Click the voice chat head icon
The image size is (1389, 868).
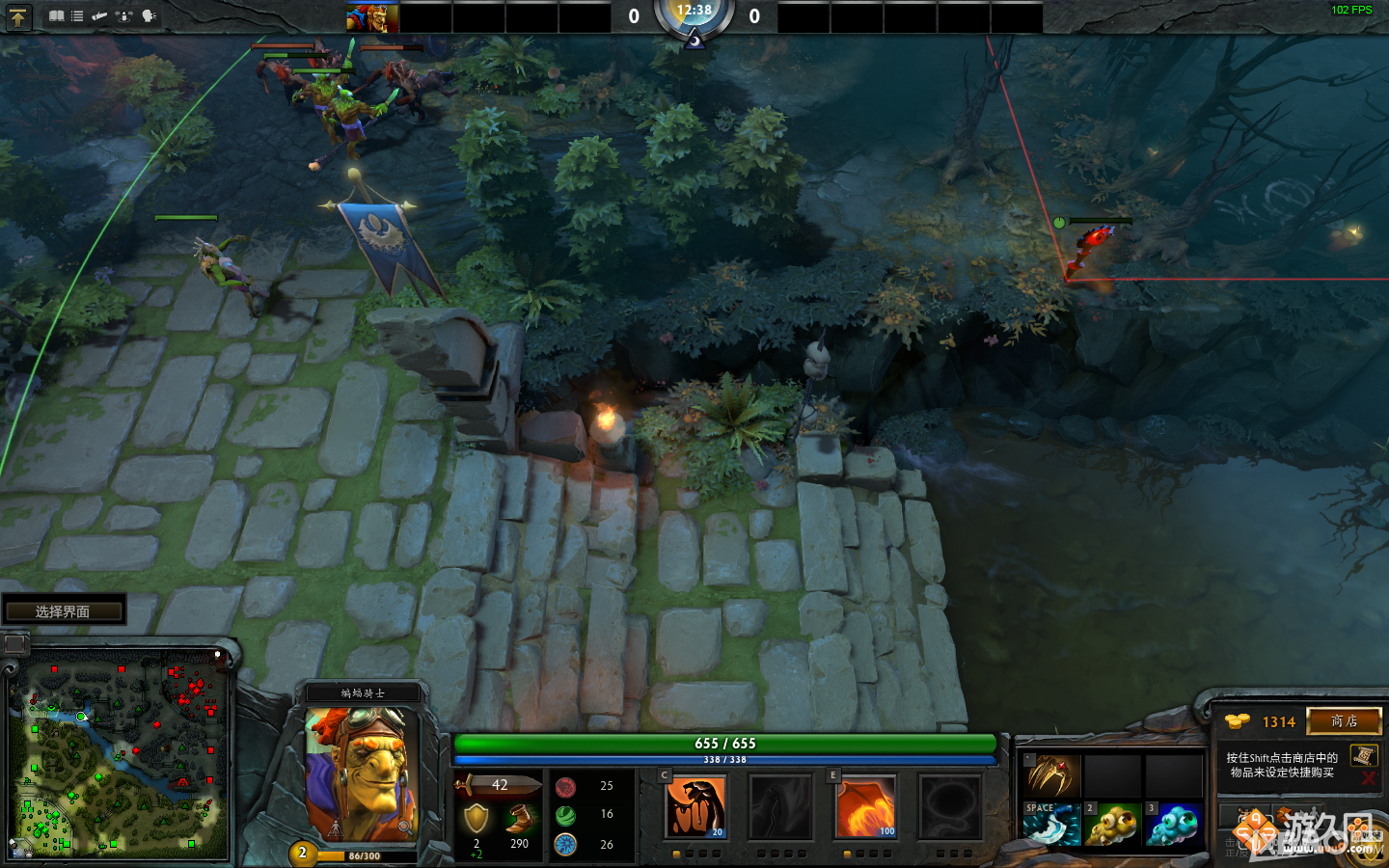click(x=147, y=16)
